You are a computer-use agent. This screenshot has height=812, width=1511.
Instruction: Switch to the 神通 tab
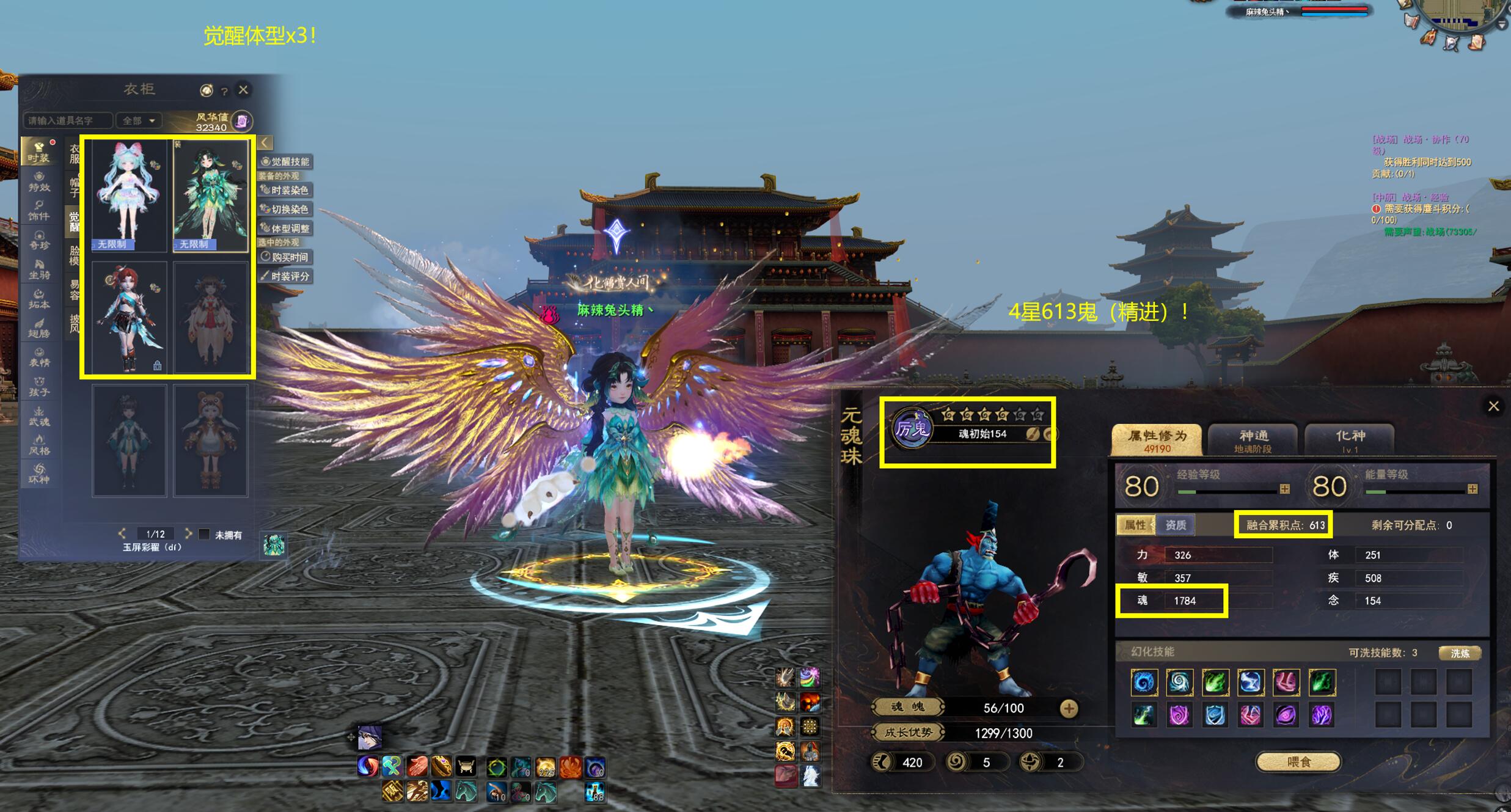(1253, 440)
